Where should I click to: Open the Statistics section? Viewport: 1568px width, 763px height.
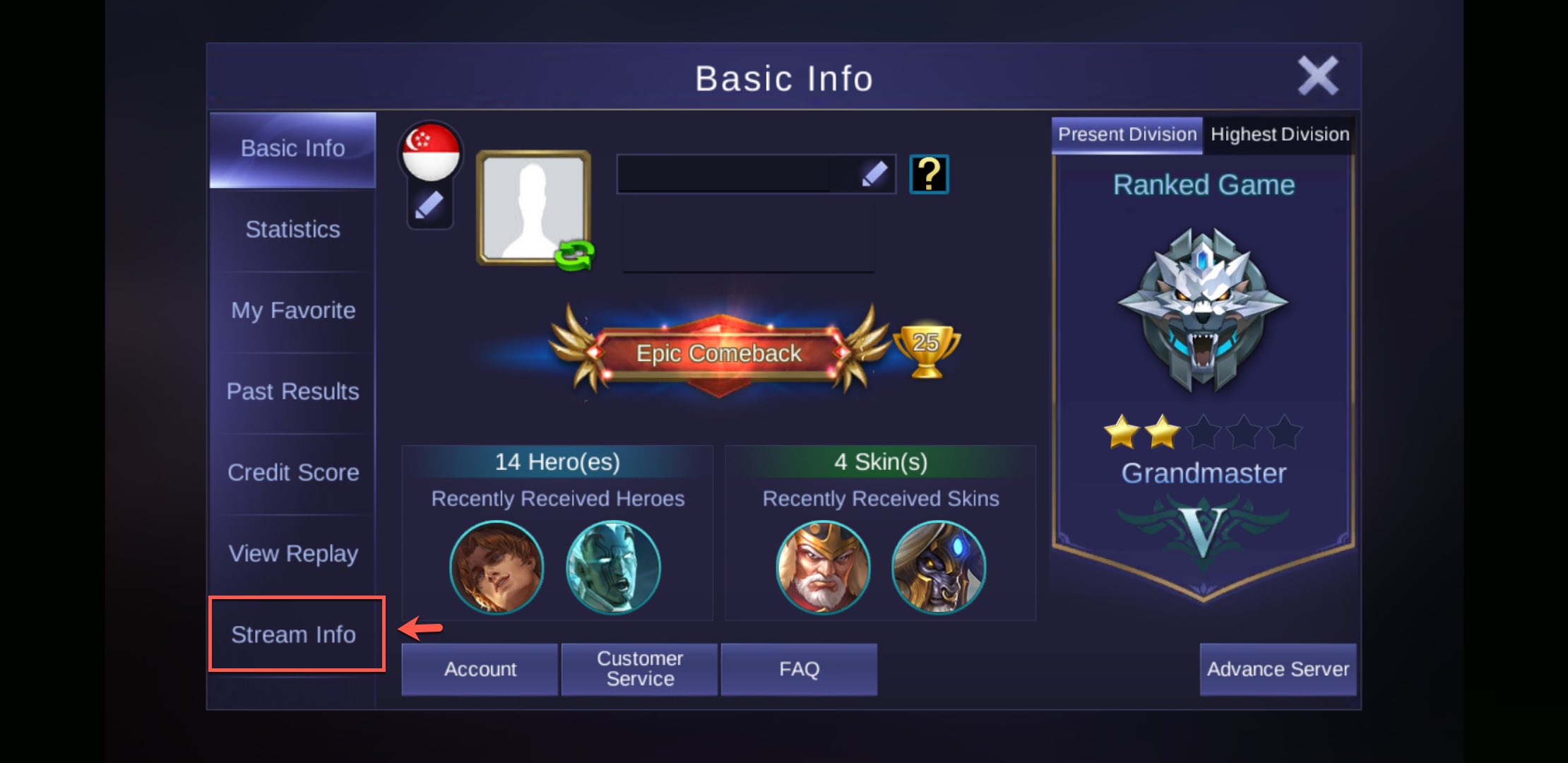[292, 230]
